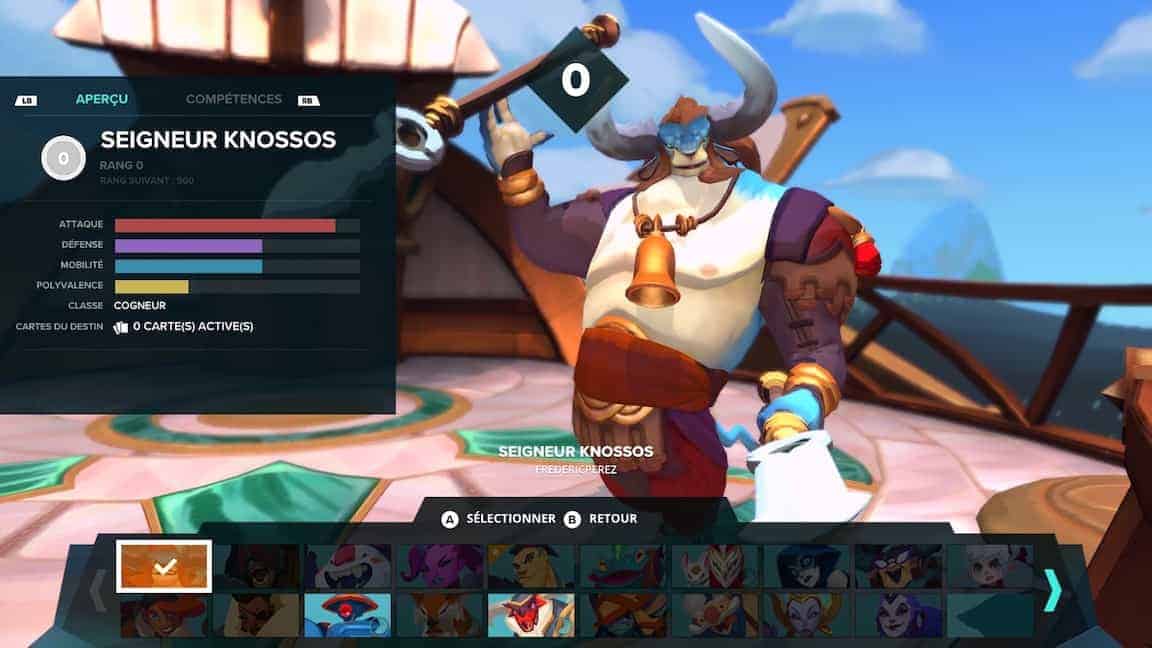Select the highlighted Seigneur Knossos portrait
Image resolution: width=1152 pixels, height=648 pixels.
pyautogui.click(x=164, y=566)
